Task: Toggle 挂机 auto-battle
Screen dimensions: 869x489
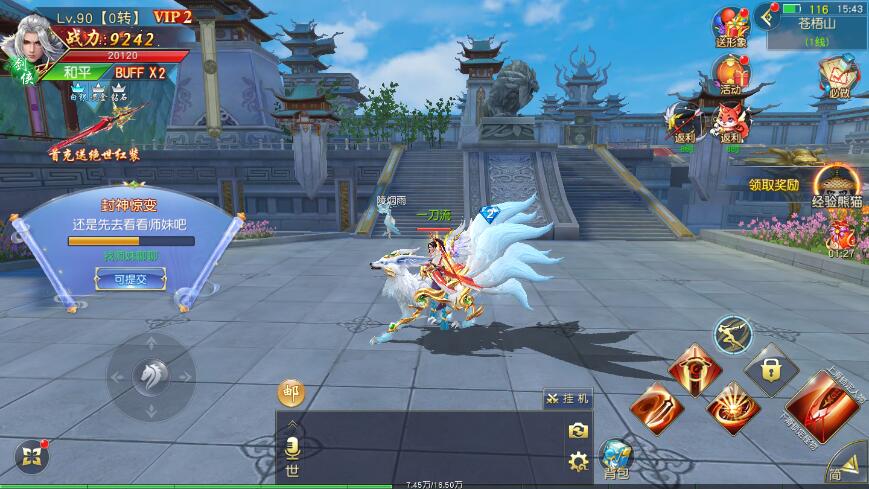Action: click(x=568, y=398)
